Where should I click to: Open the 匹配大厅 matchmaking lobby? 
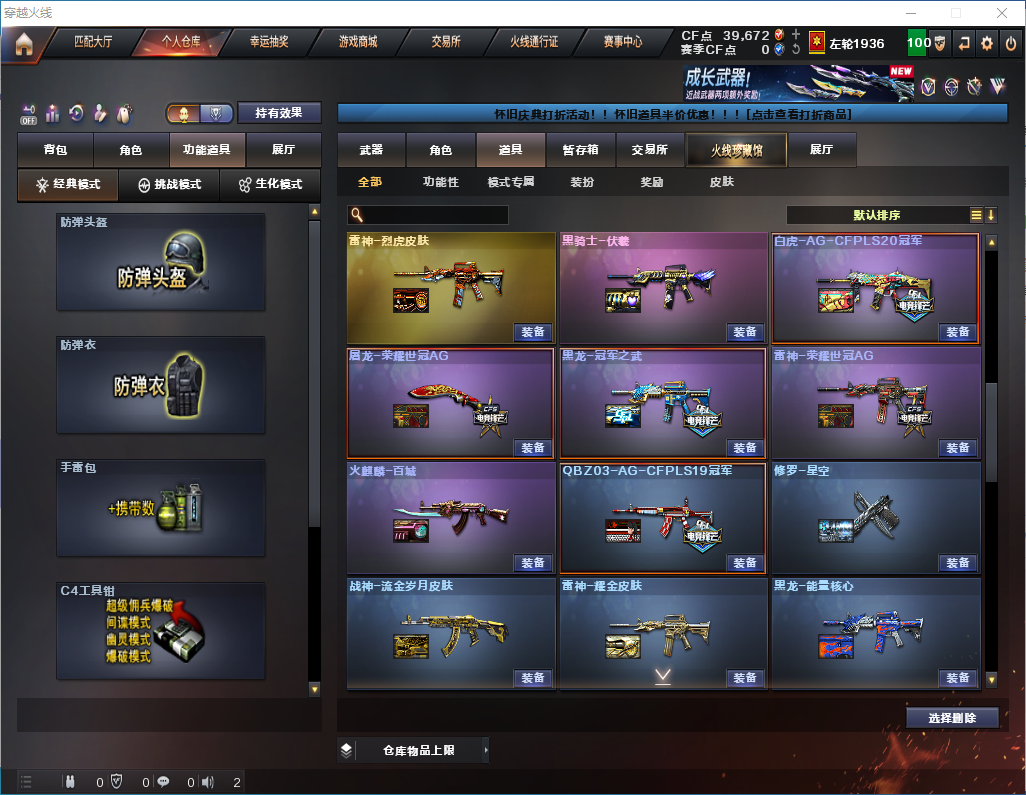tap(93, 42)
